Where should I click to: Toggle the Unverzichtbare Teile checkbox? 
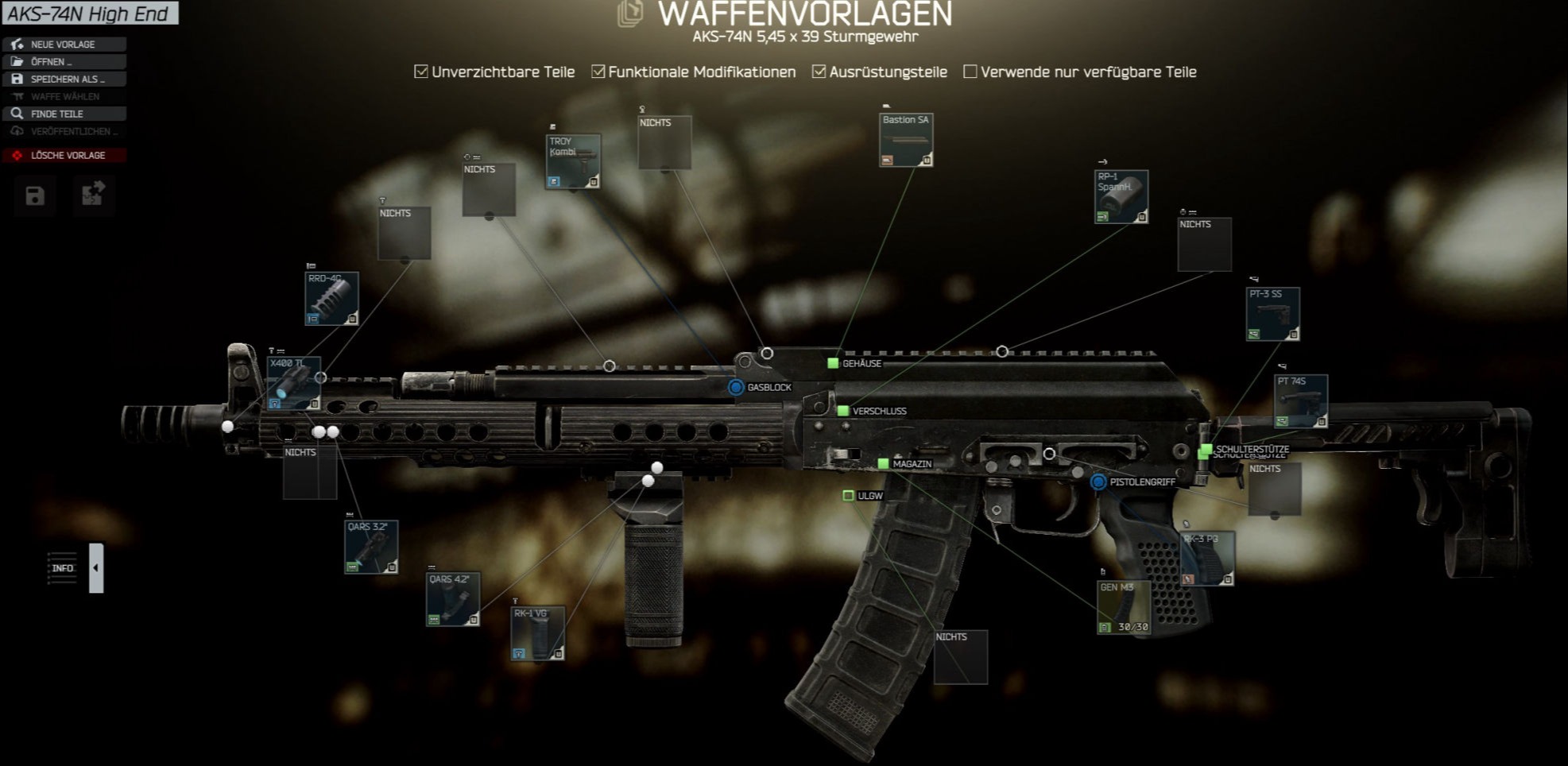[421, 72]
